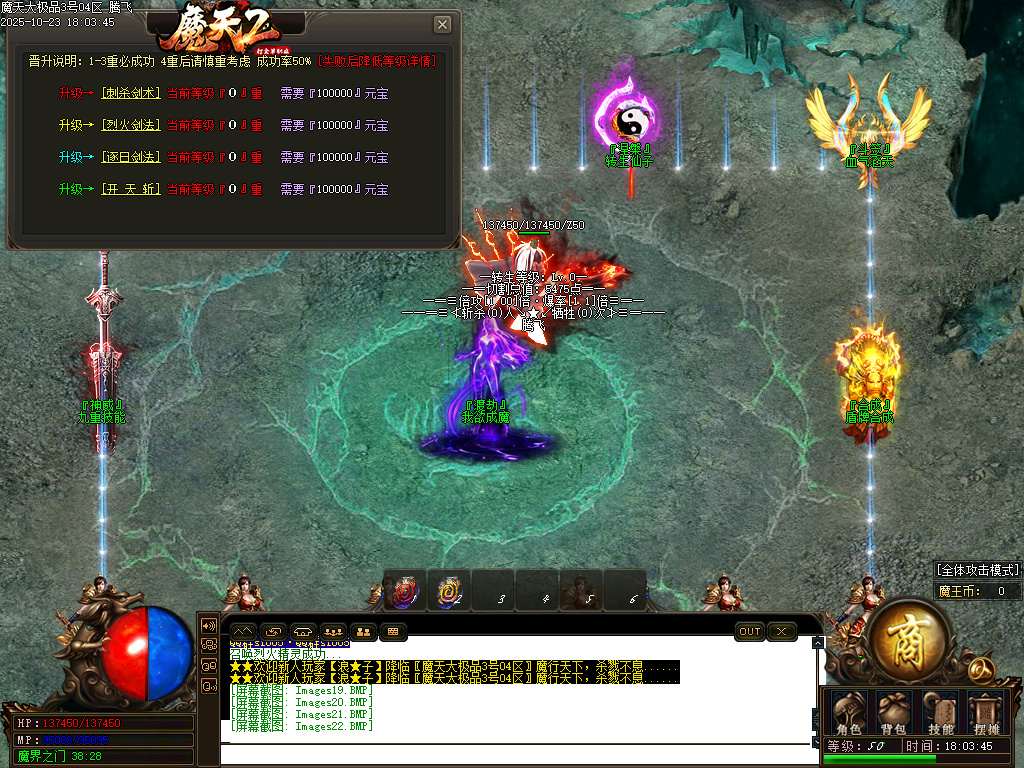Click the OUT button above chat
This screenshot has height=768, width=1024.
[x=749, y=632]
